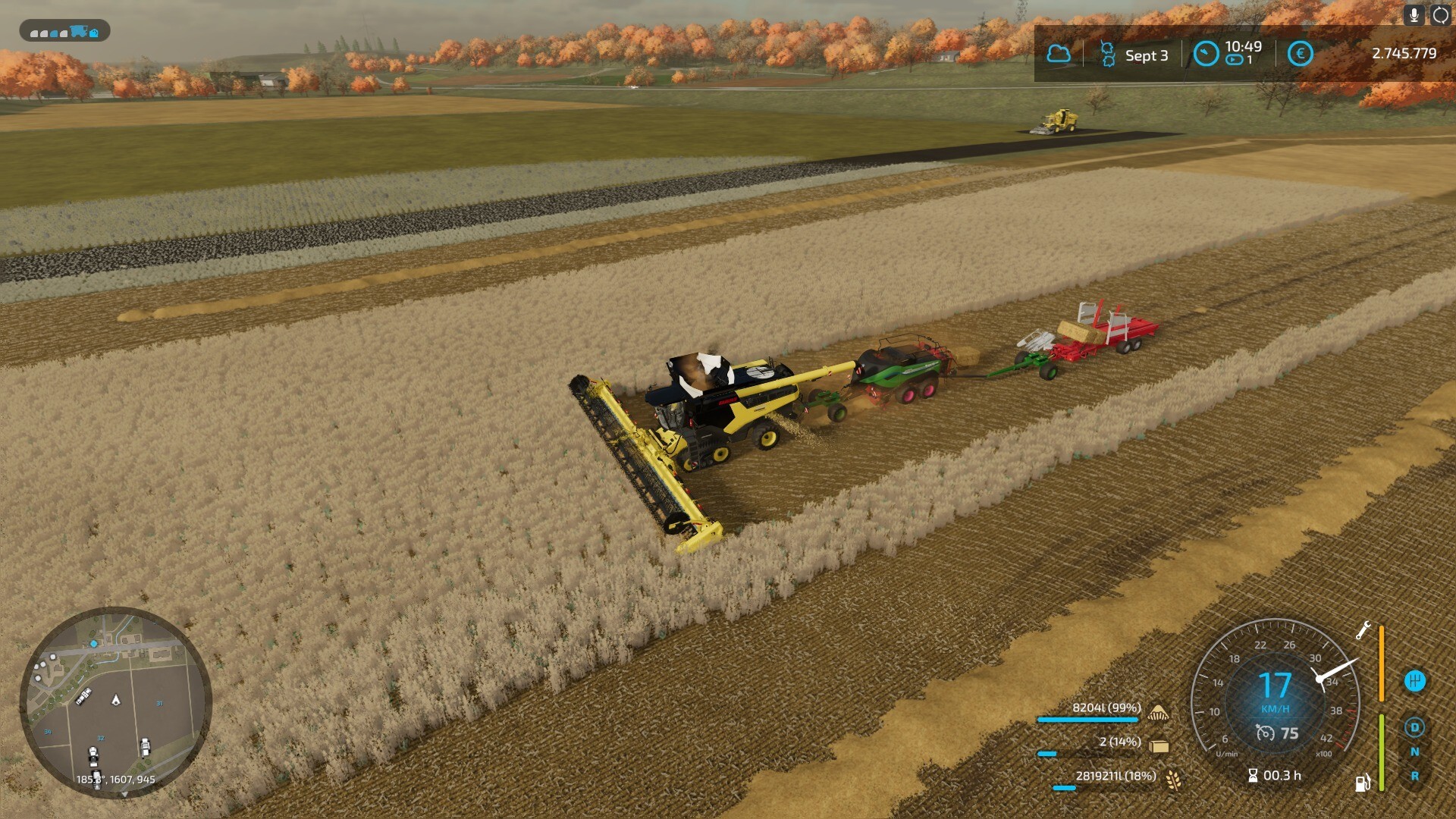Click the game clock icon

(x=1206, y=54)
